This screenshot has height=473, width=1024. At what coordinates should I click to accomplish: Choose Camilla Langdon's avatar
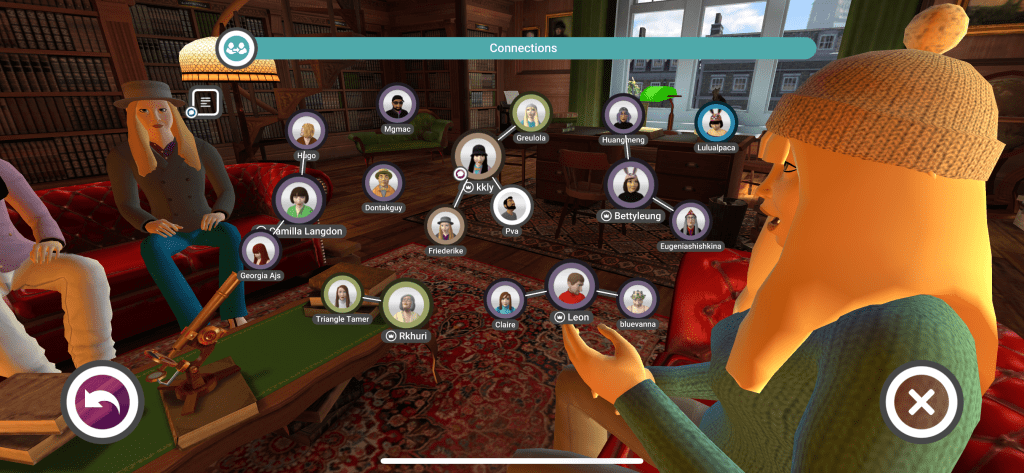[298, 199]
